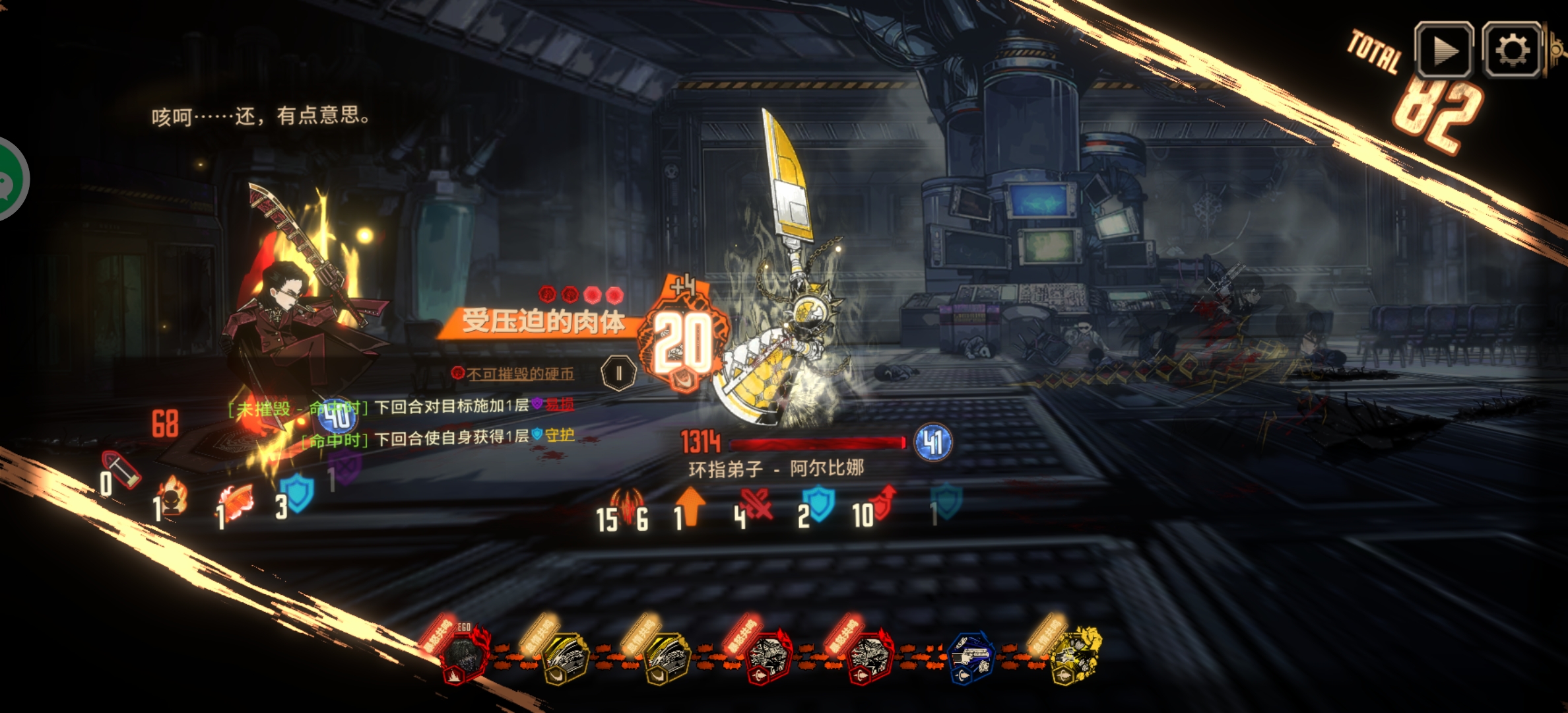Inspect the ally's blue shield buff showing 3
1568x713 pixels.
point(297,492)
